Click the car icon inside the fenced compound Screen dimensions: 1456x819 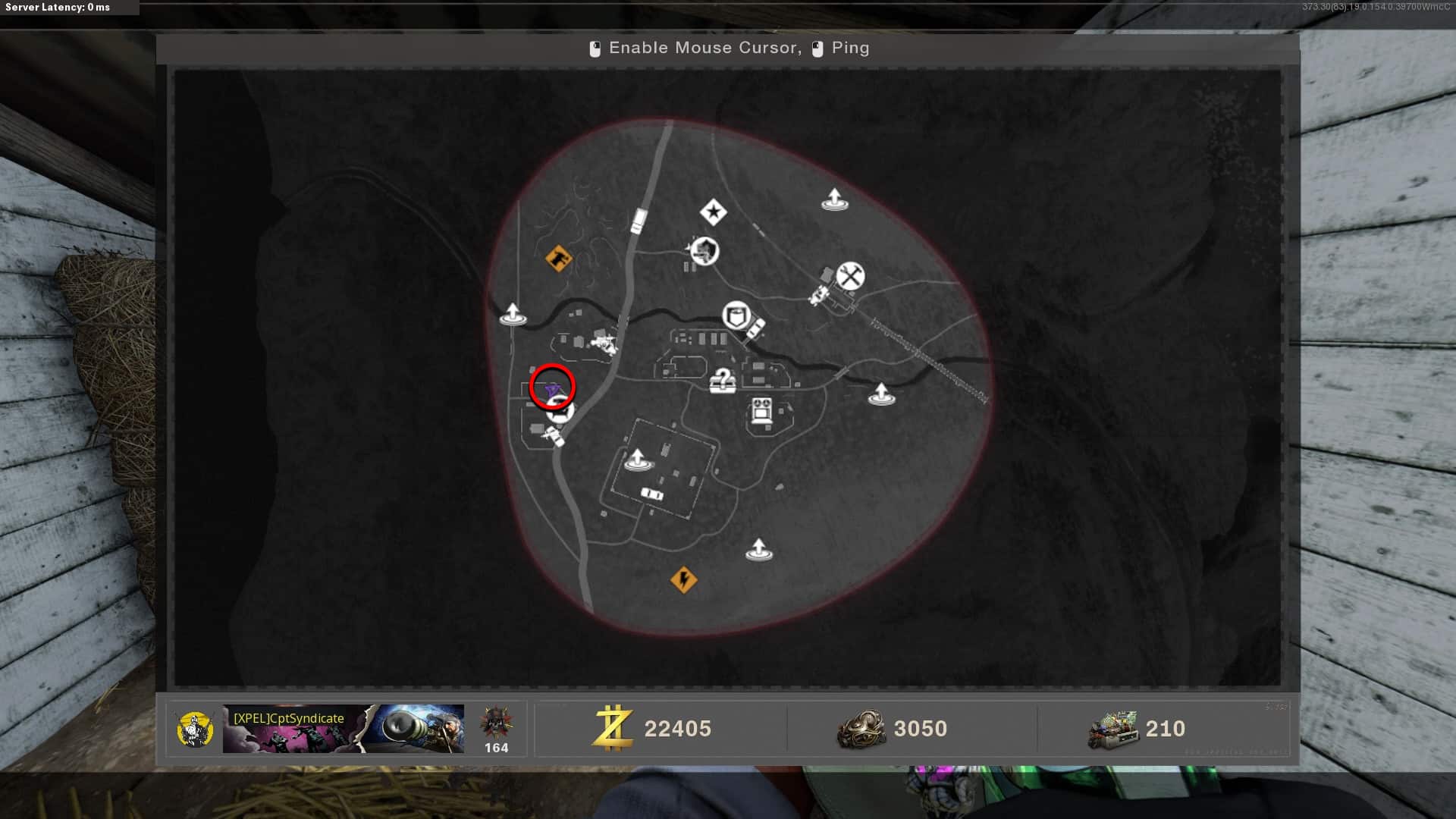652,494
